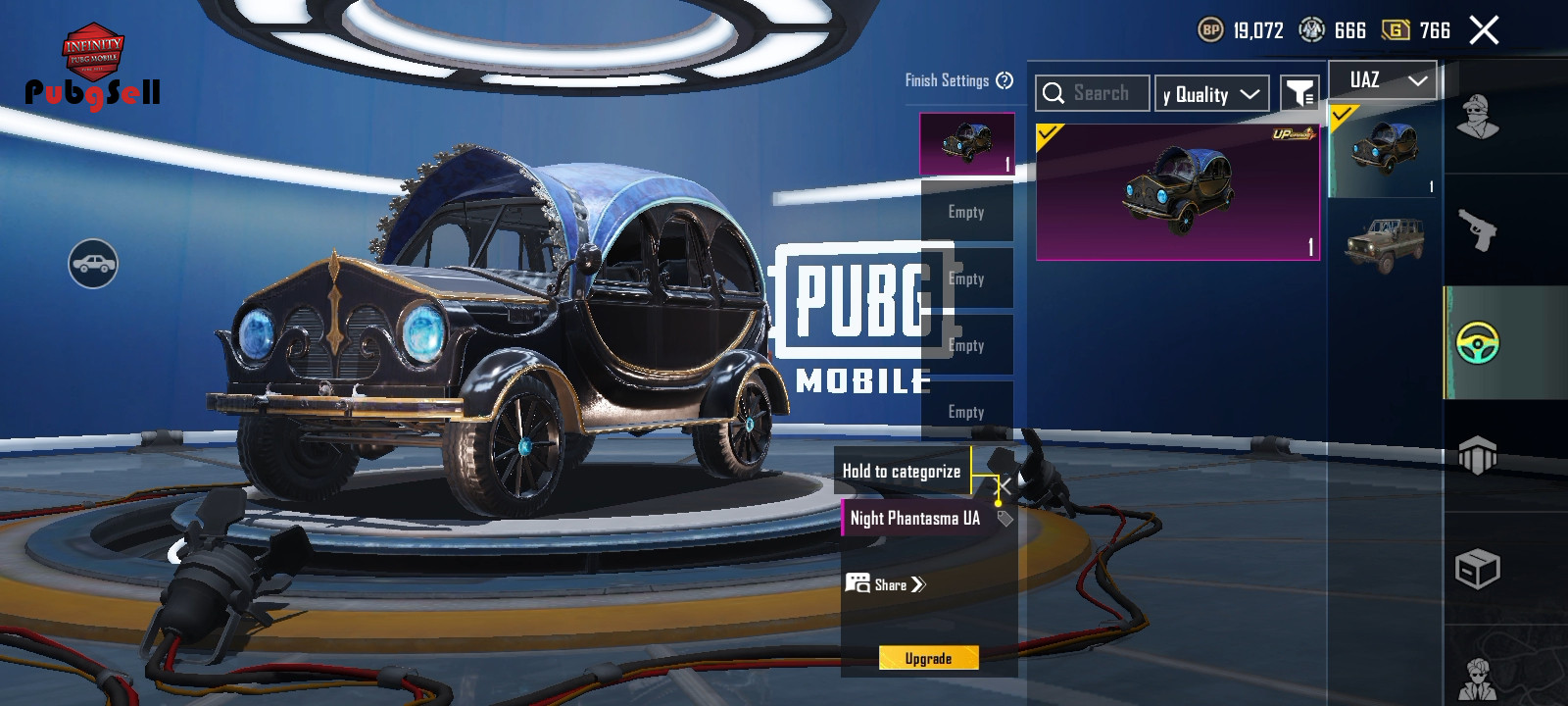1568x706 pixels.
Task: Share the Night Phantasma UAZ skin
Action: point(886,584)
